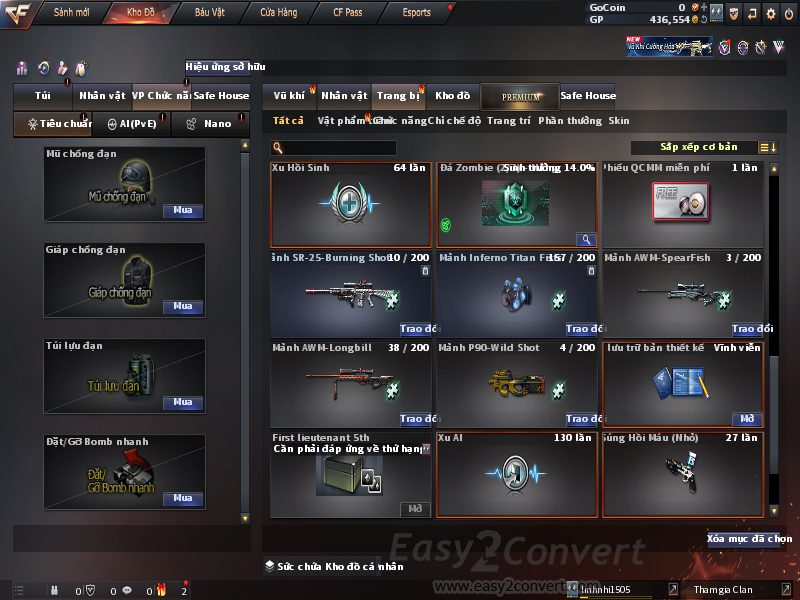Open the gear settings icon
800x600 pixels.
(770, 13)
